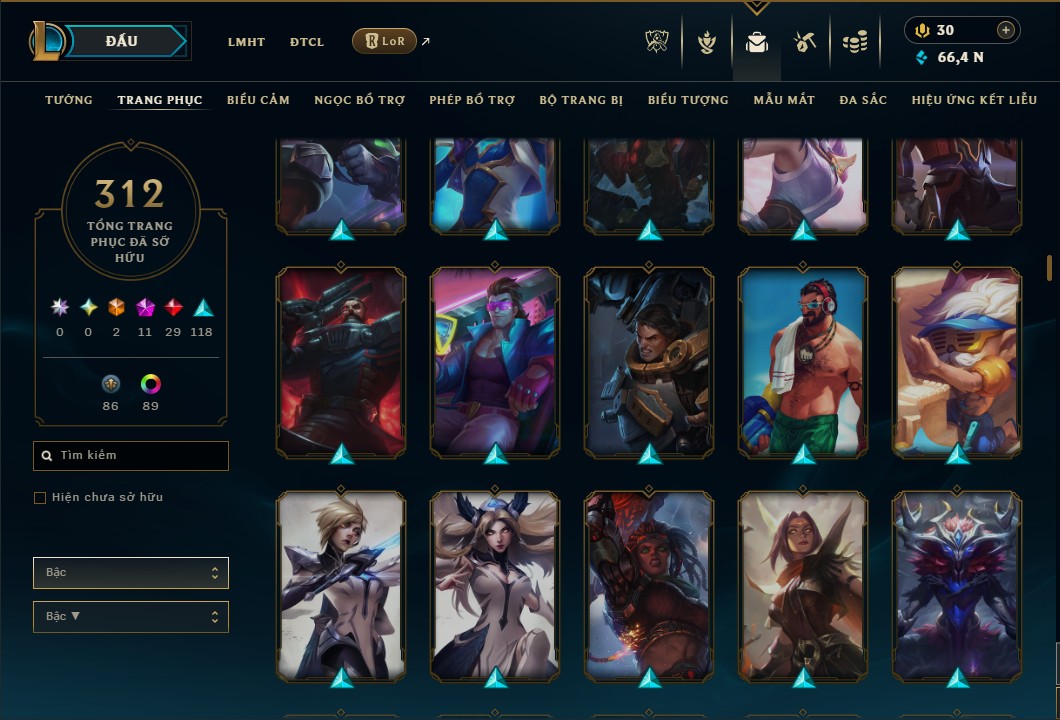Open the loot chest and hammer icon
The width and height of the screenshot is (1060, 720).
click(x=805, y=42)
